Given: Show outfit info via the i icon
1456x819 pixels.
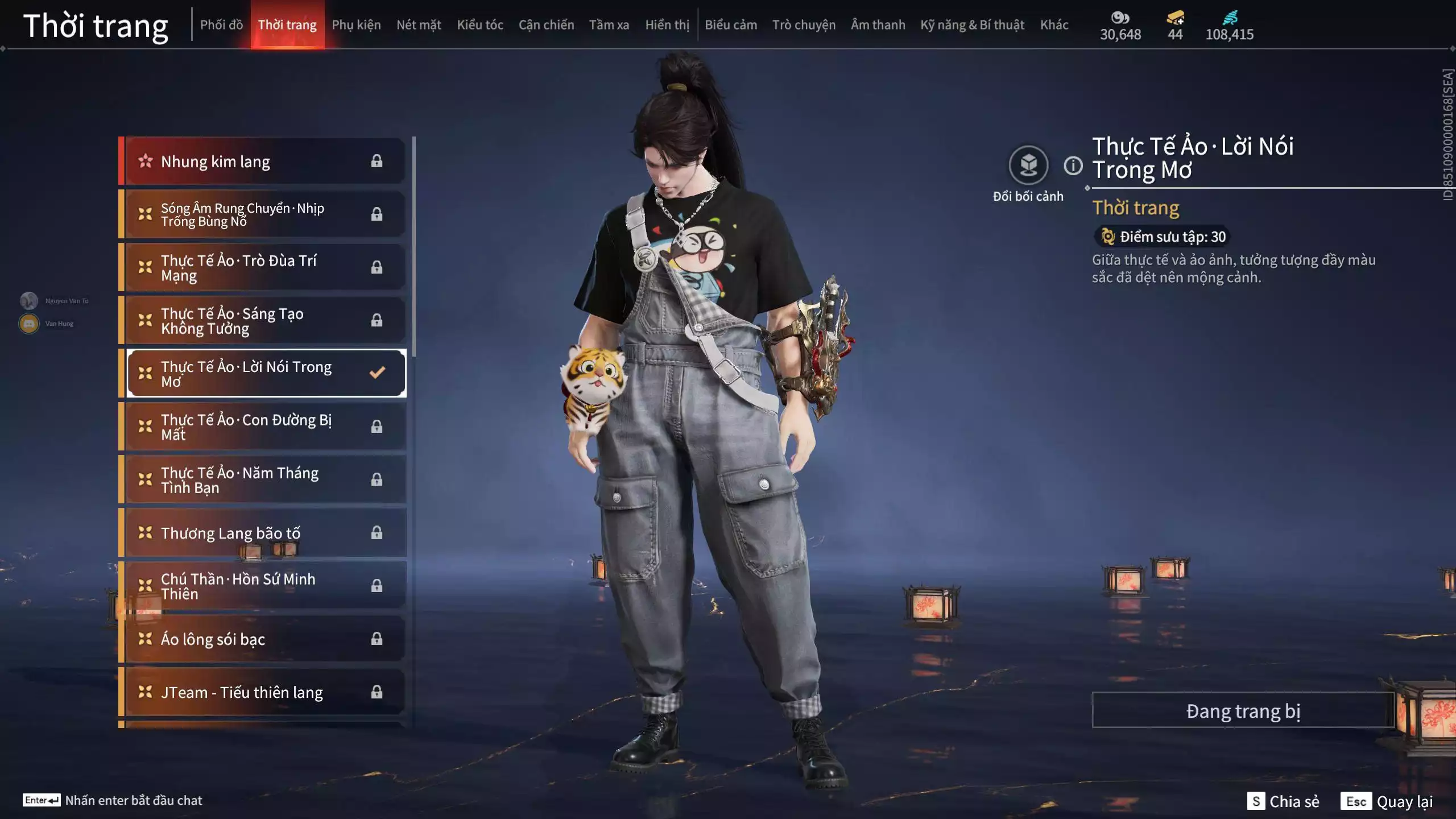Looking at the screenshot, I should pyautogui.click(x=1073, y=166).
